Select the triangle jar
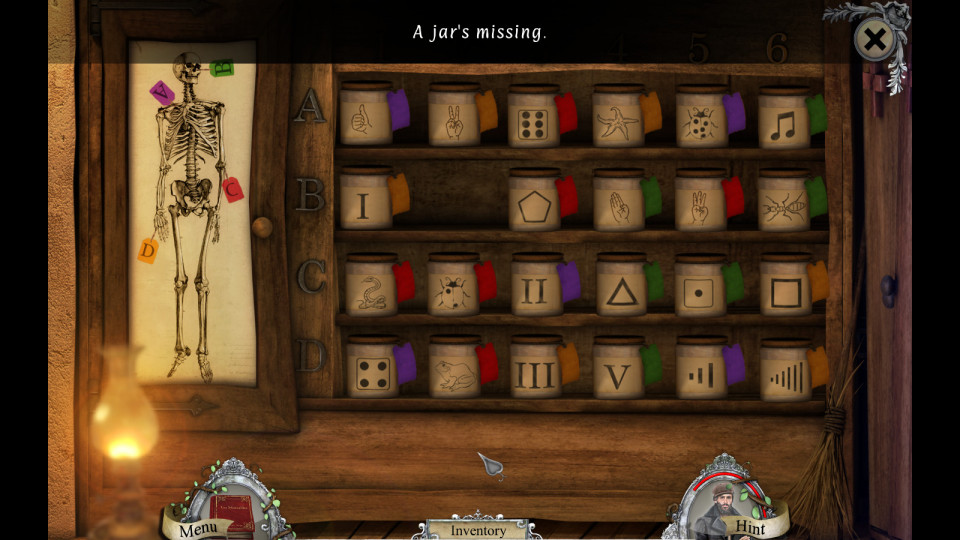The height and width of the screenshot is (540, 960). tap(621, 287)
